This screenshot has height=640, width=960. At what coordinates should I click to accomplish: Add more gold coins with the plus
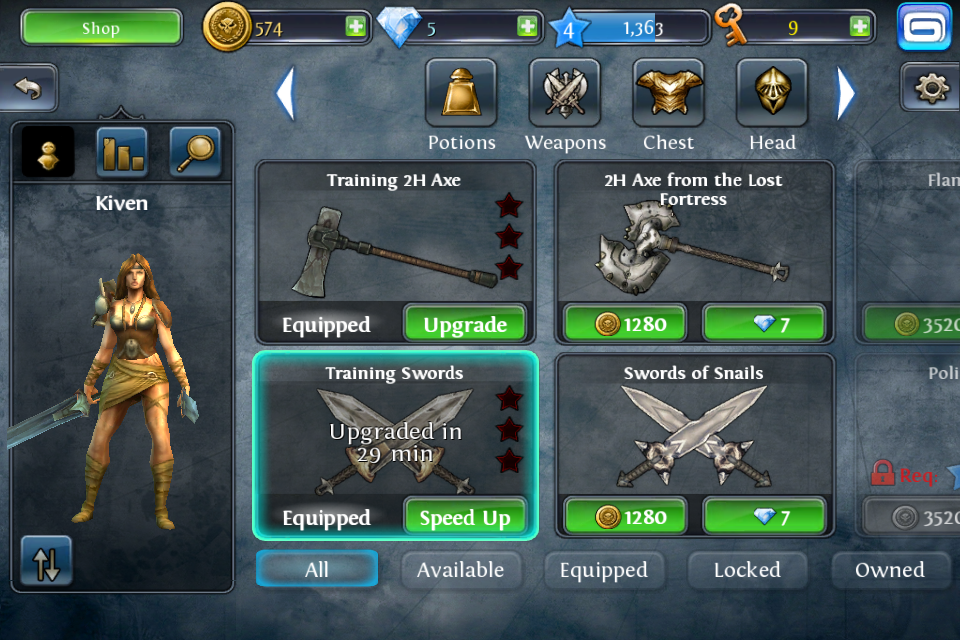(x=355, y=27)
